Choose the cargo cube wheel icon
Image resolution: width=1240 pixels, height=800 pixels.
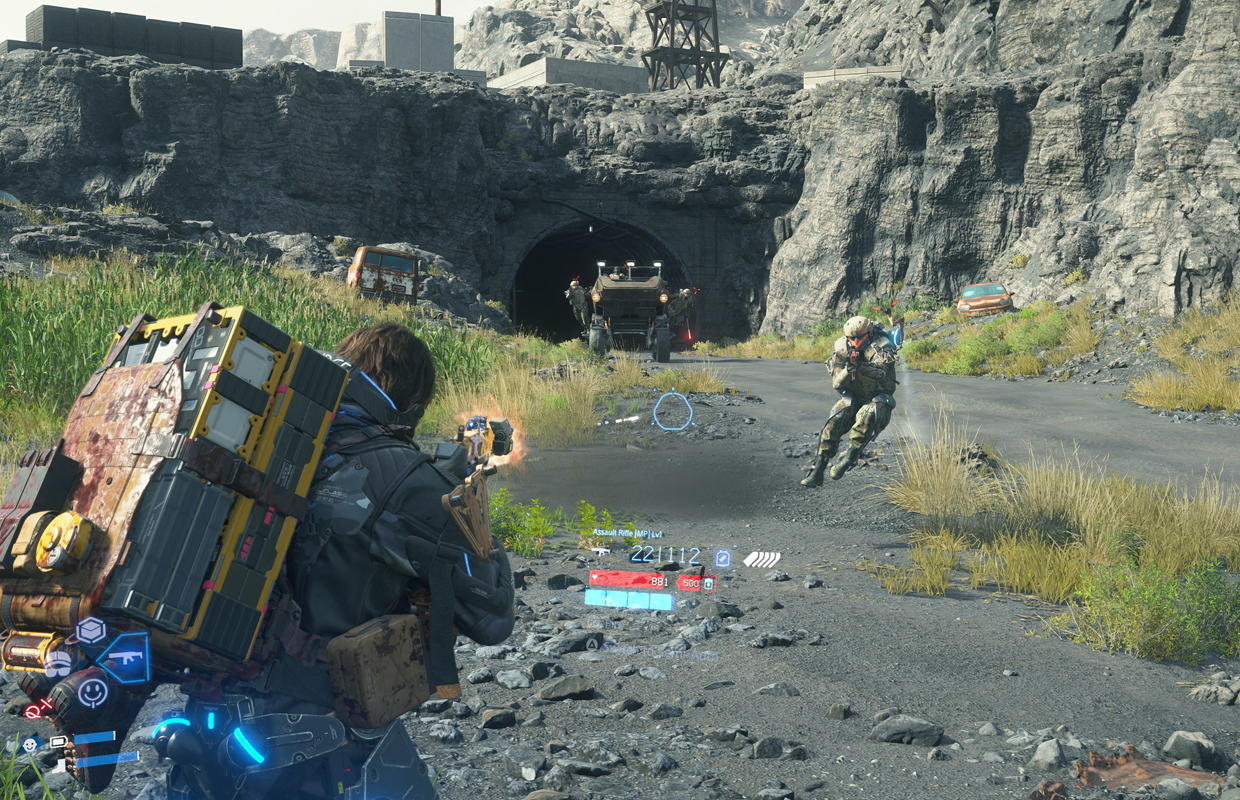pos(91,630)
